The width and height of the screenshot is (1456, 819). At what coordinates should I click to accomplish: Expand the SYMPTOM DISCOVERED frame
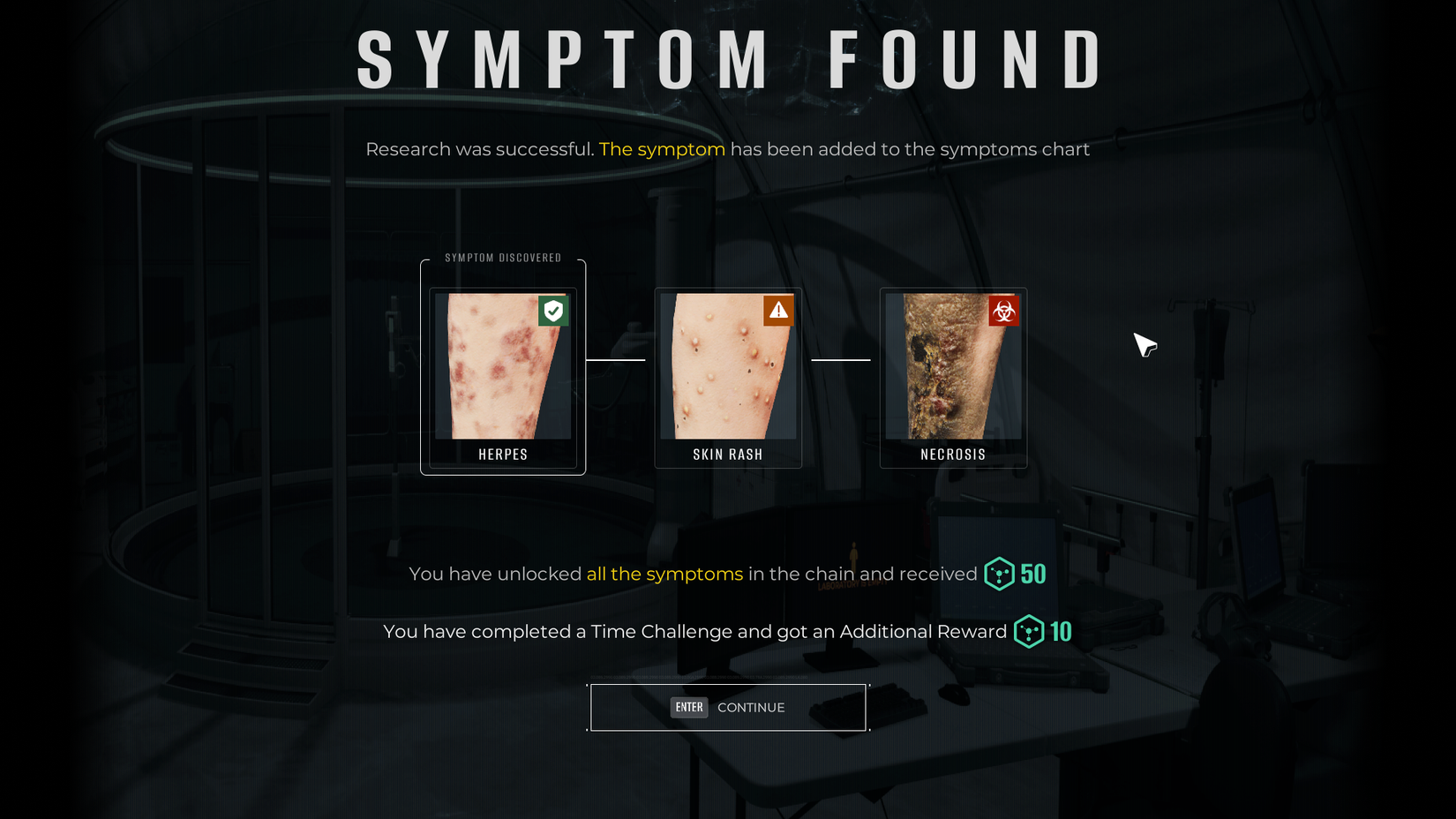pos(501,258)
